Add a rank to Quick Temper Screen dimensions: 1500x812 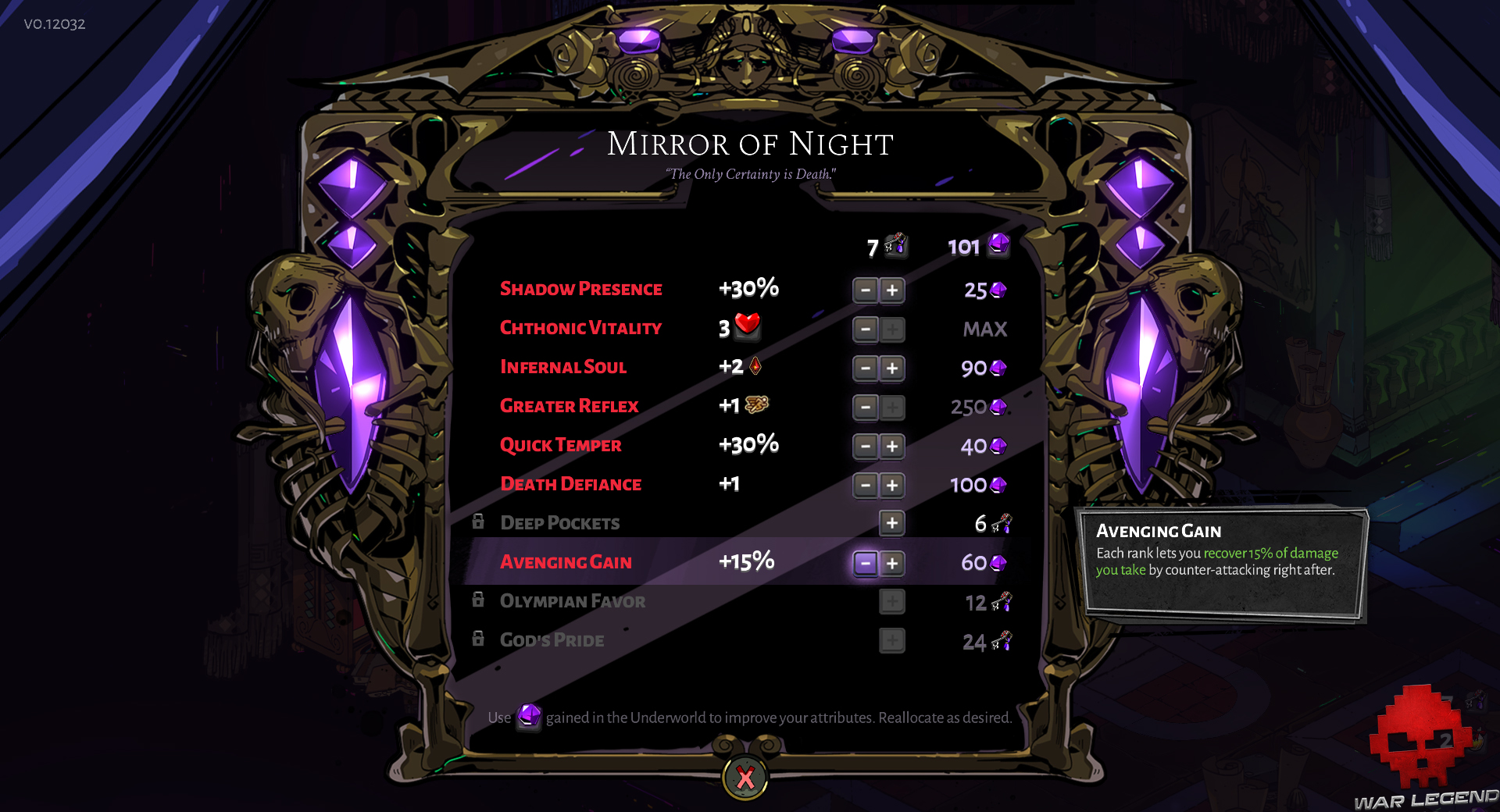tap(891, 446)
